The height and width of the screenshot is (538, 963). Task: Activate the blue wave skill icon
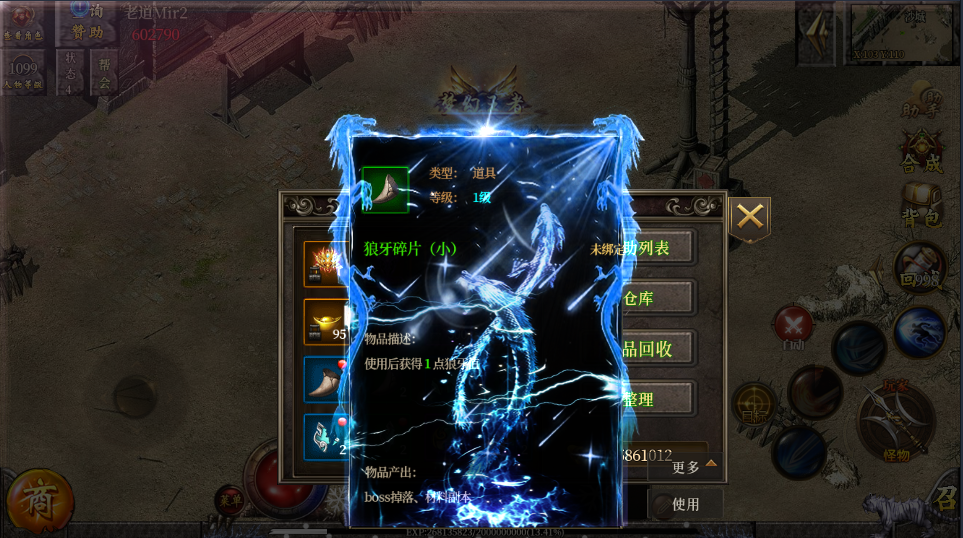[x=920, y=331]
